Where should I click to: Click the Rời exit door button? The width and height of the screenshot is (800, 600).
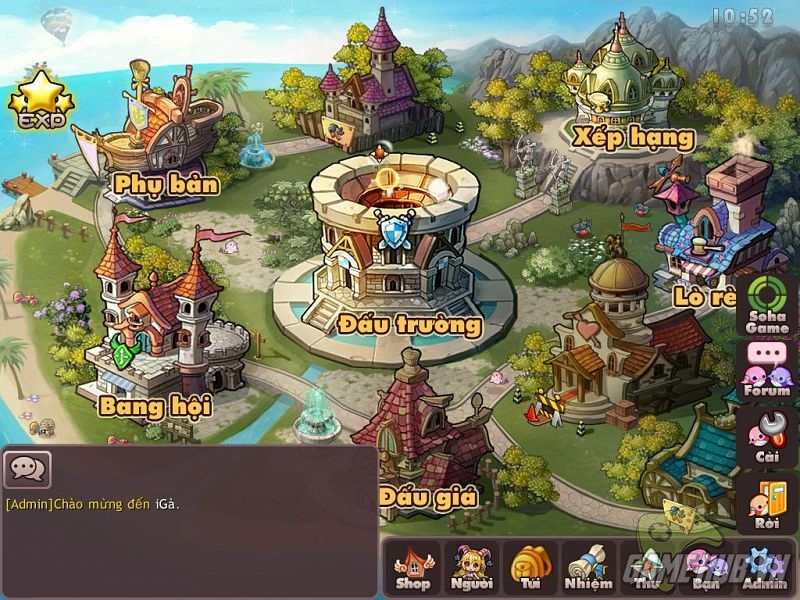767,505
